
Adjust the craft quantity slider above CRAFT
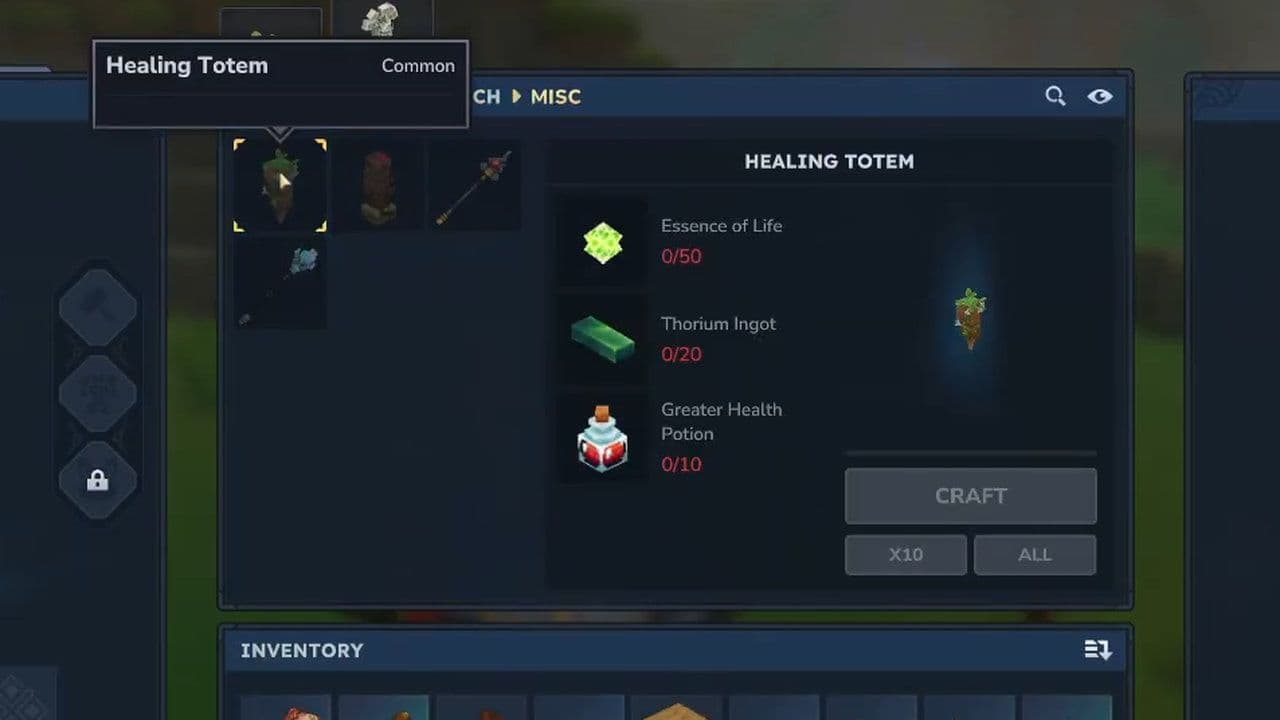tap(970, 453)
